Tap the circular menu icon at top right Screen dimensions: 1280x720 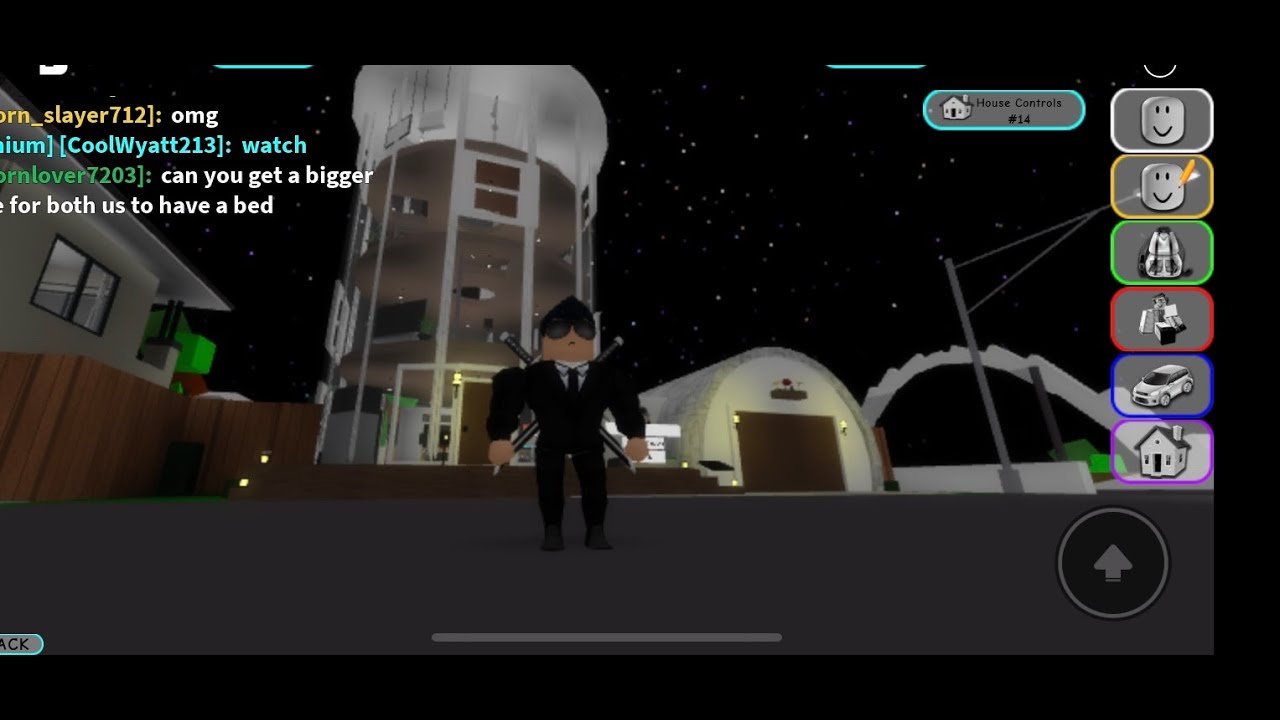click(1159, 62)
